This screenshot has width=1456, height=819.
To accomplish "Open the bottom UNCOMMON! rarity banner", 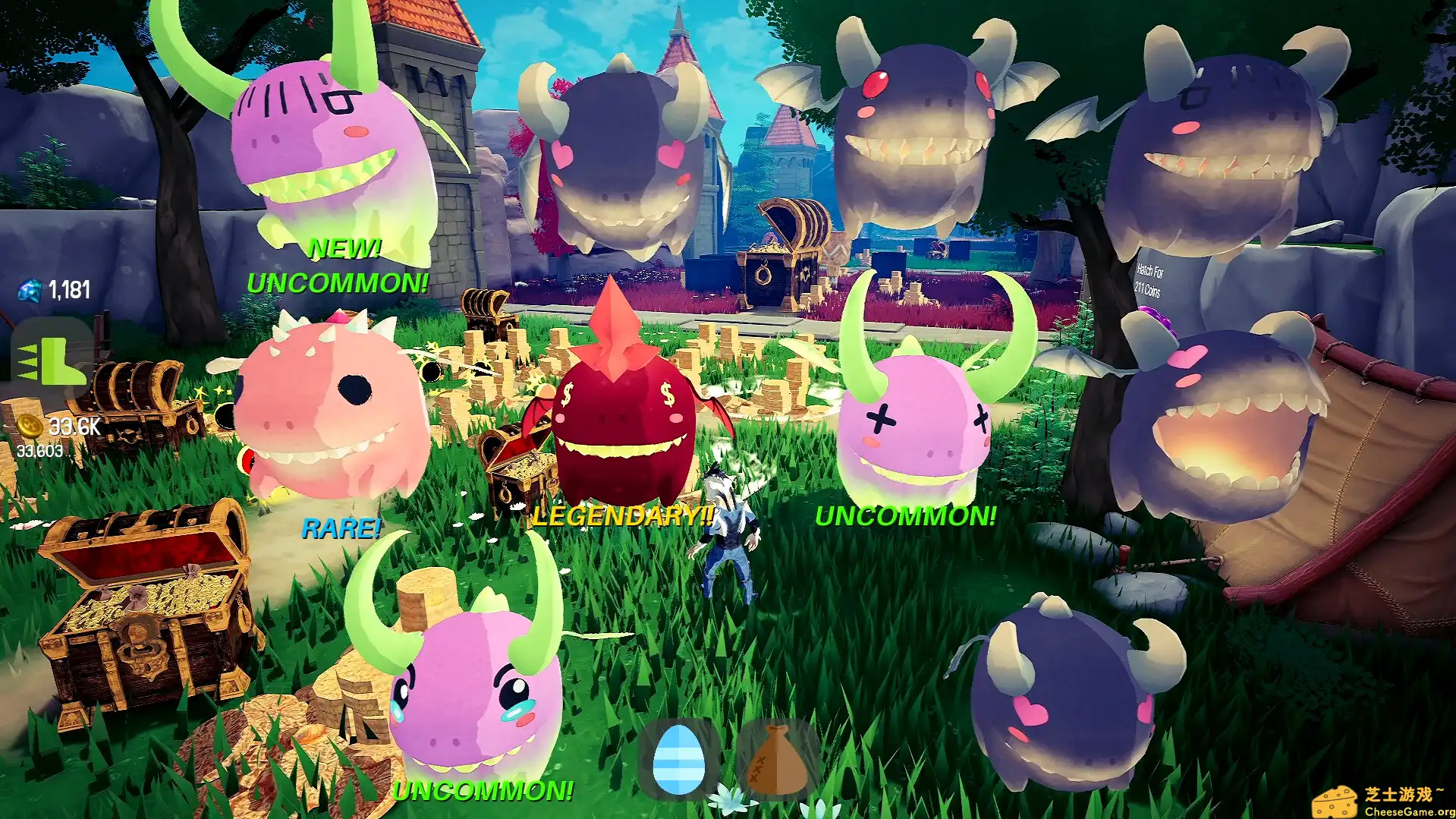I will coord(483,791).
